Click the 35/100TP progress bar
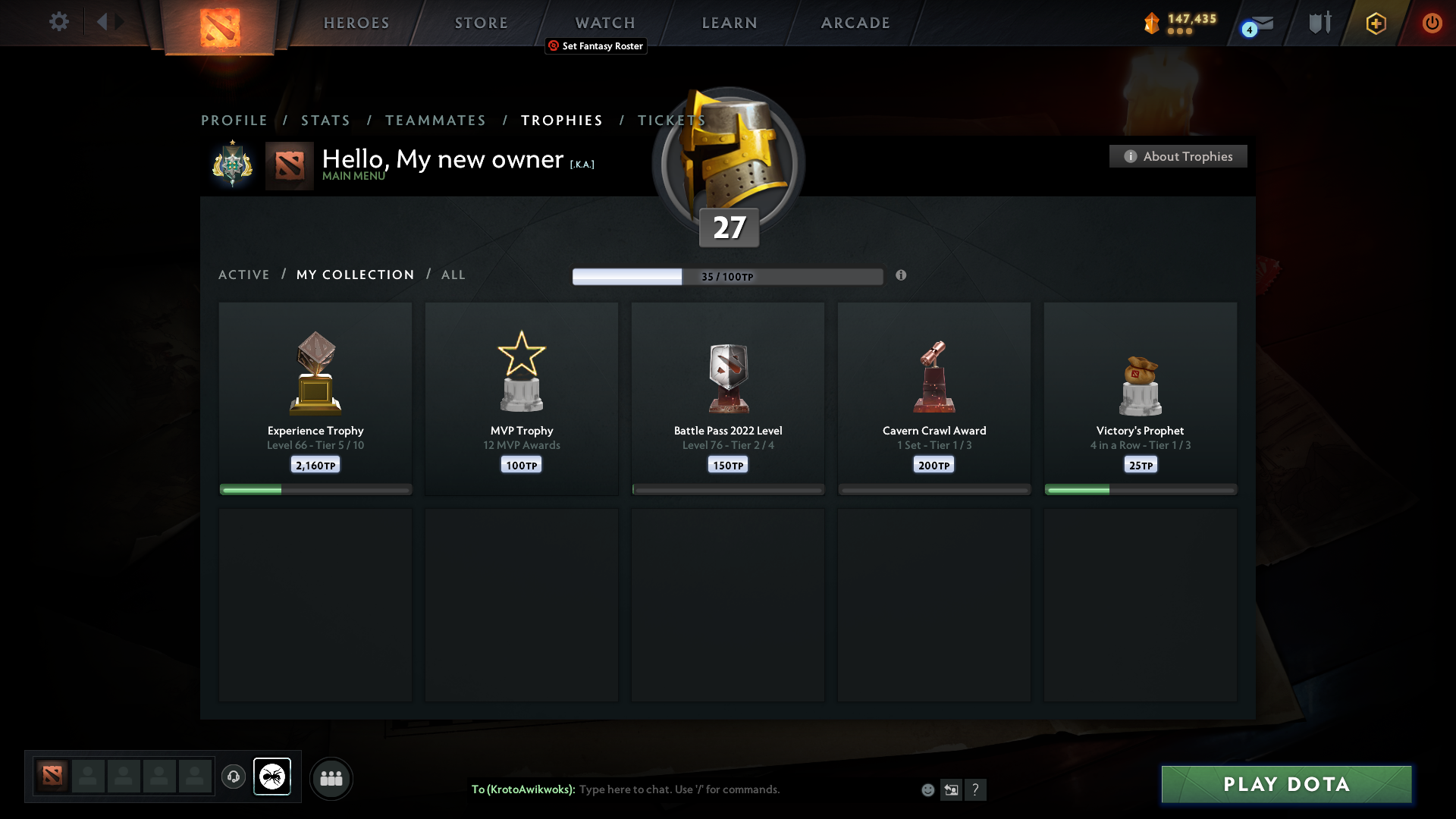The height and width of the screenshot is (819, 1456). tap(727, 276)
